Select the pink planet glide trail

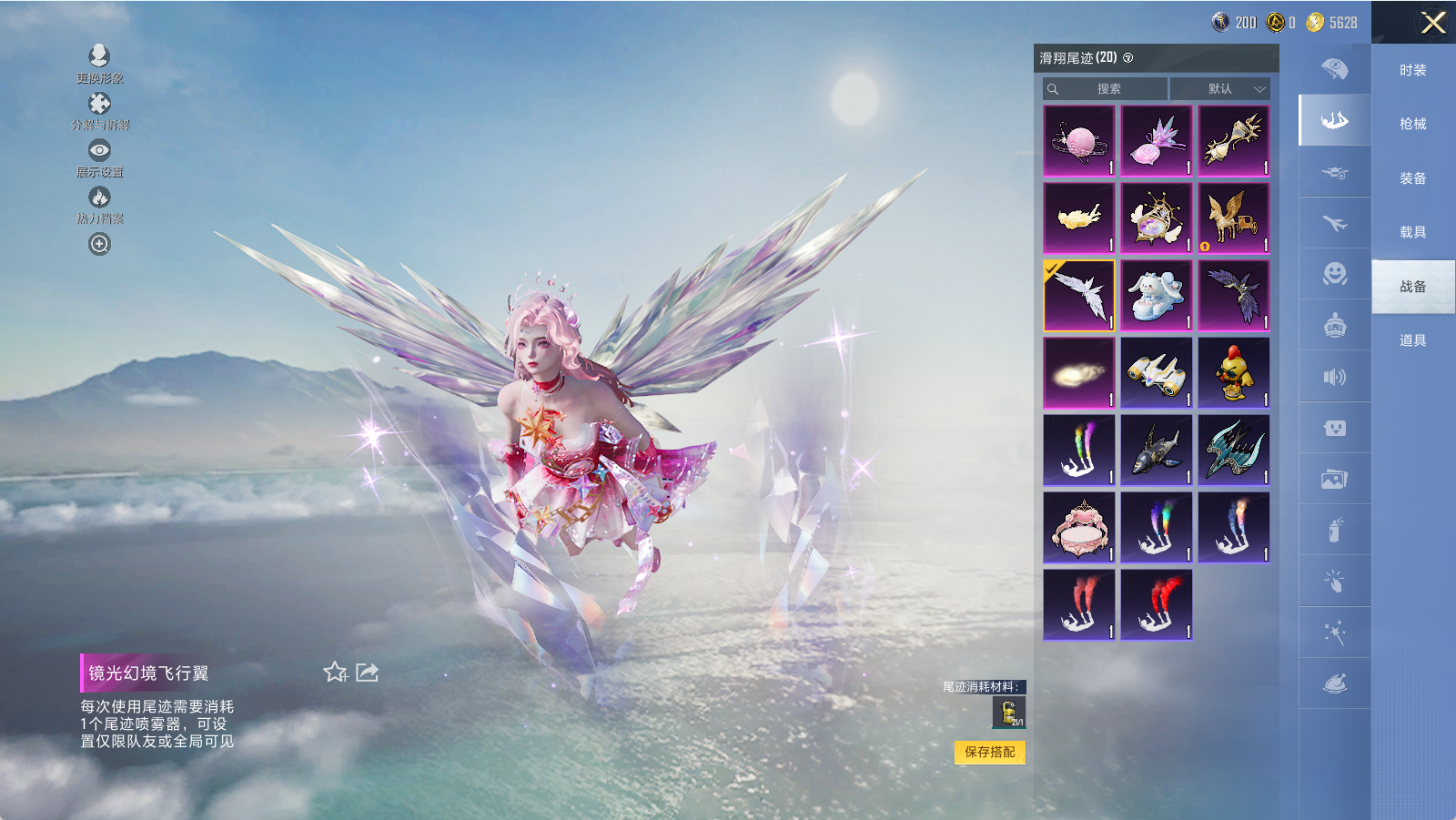tap(1079, 141)
